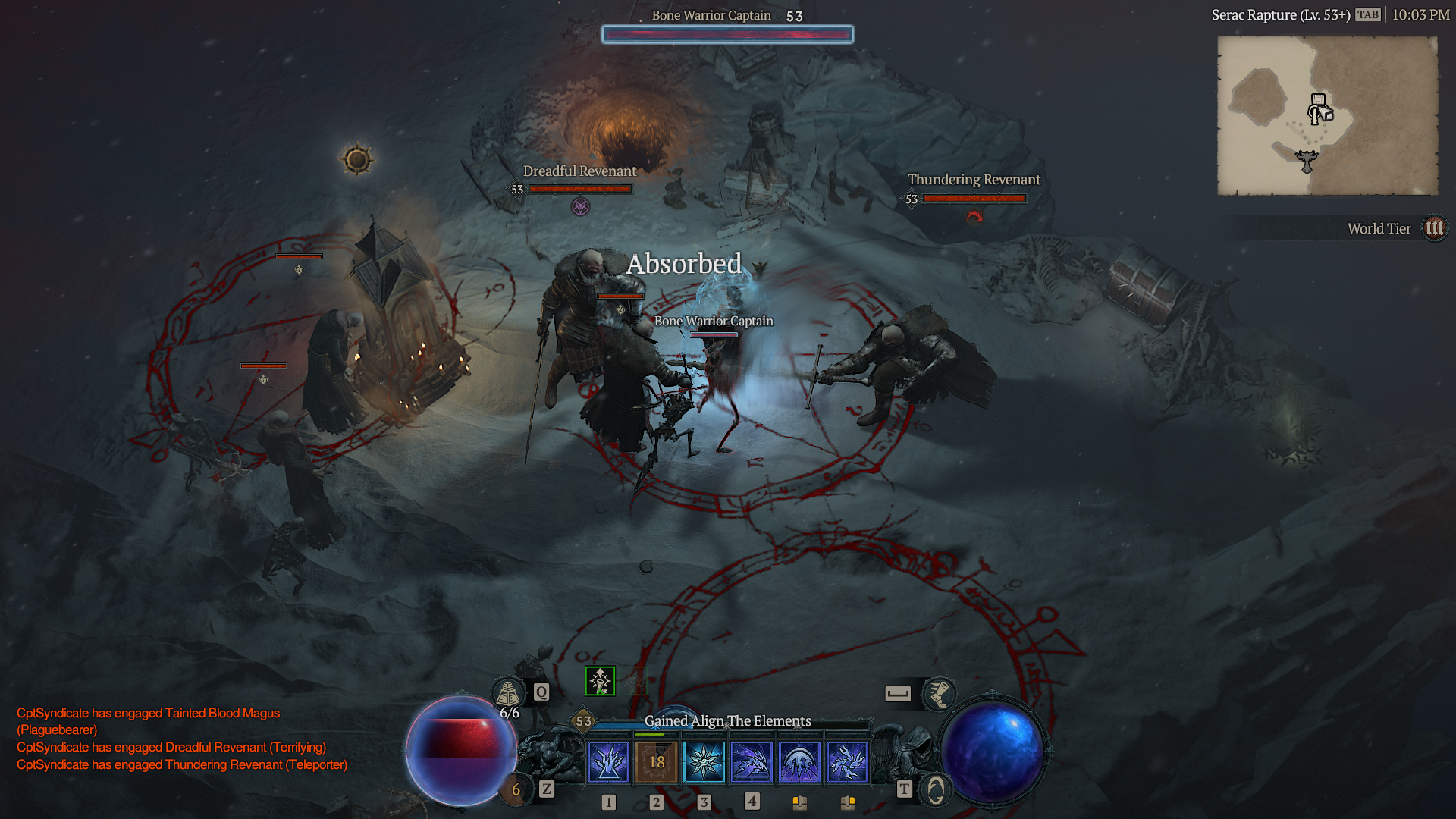
Task: Drink a healing potion from the potion slot
Action: coord(516,789)
